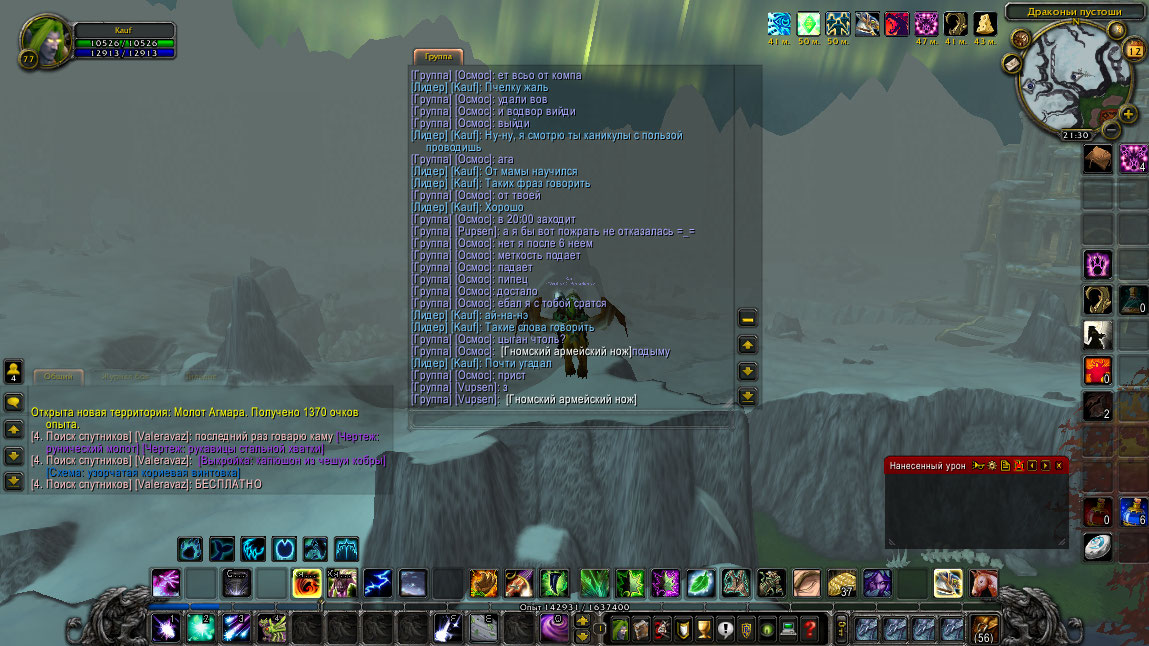Use the swirling purple vortex spell icon
Viewport: 1149px width, 646px height.
click(x=555, y=628)
